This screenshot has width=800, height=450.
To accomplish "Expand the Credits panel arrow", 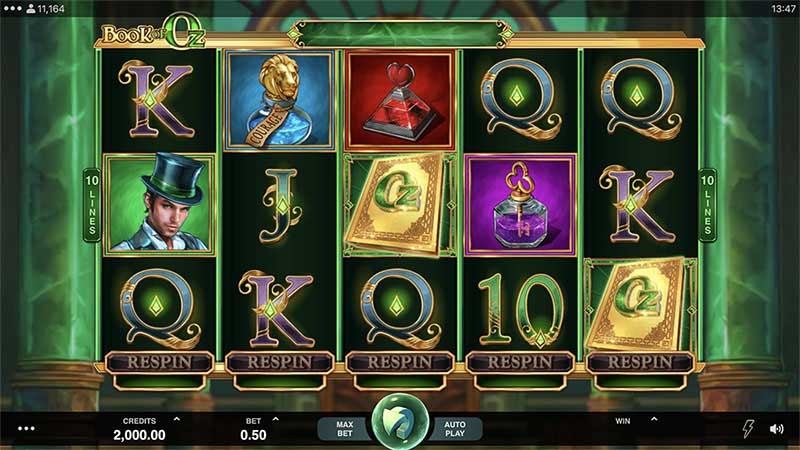I will [x=177, y=420].
